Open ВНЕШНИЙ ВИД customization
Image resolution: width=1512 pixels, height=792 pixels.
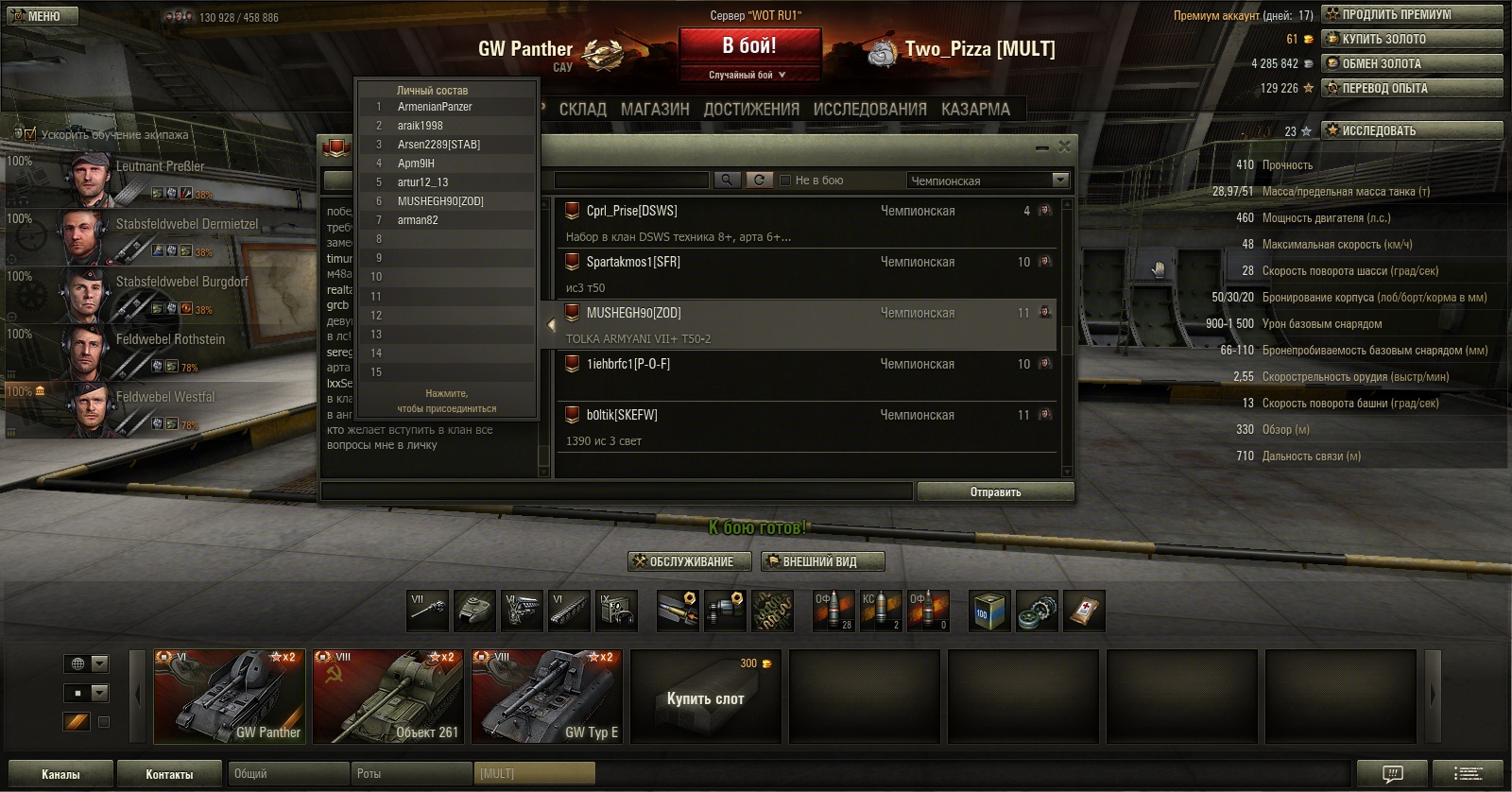[x=822, y=561]
